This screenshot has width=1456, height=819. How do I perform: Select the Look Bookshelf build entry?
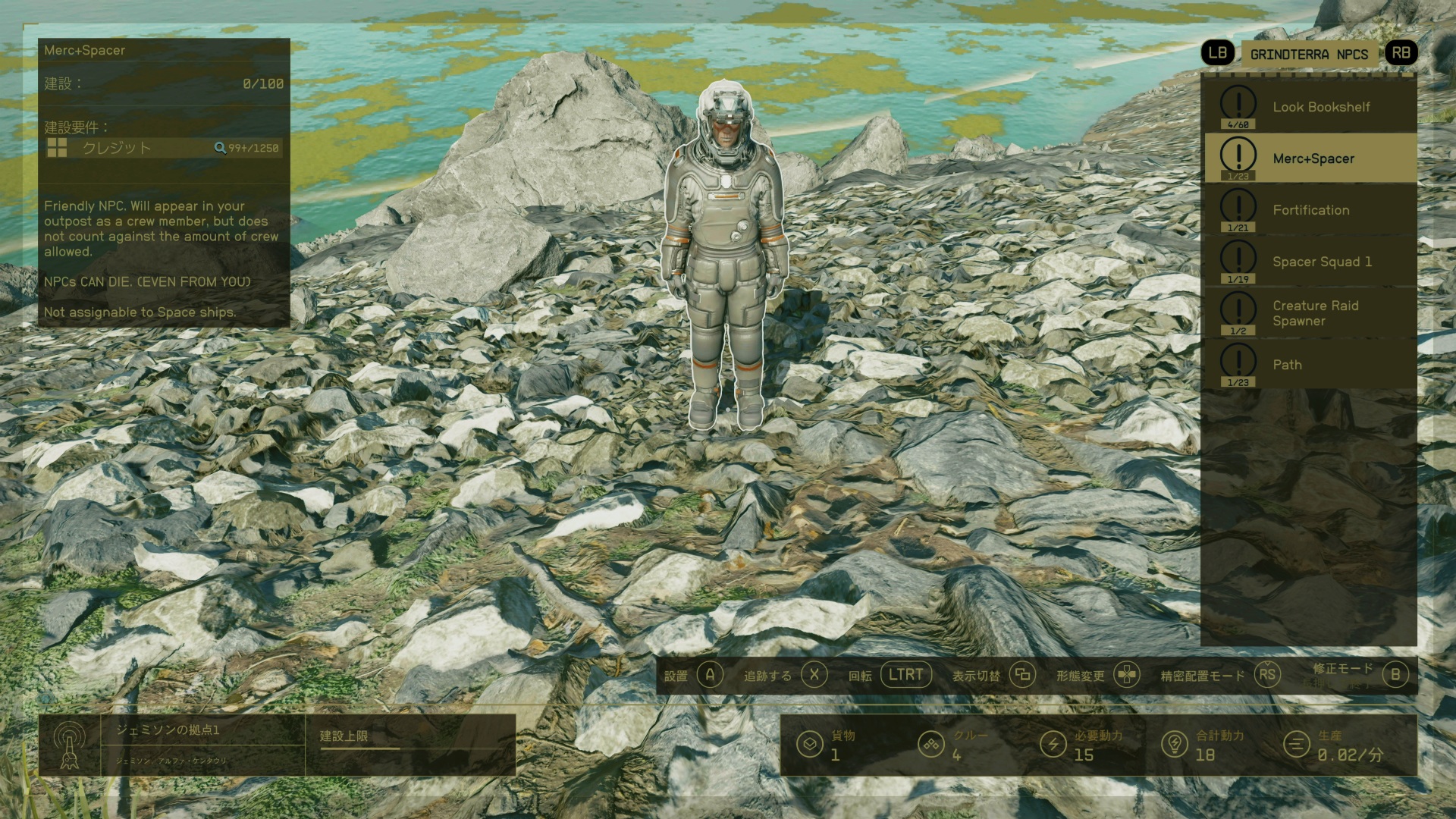[x=1310, y=107]
